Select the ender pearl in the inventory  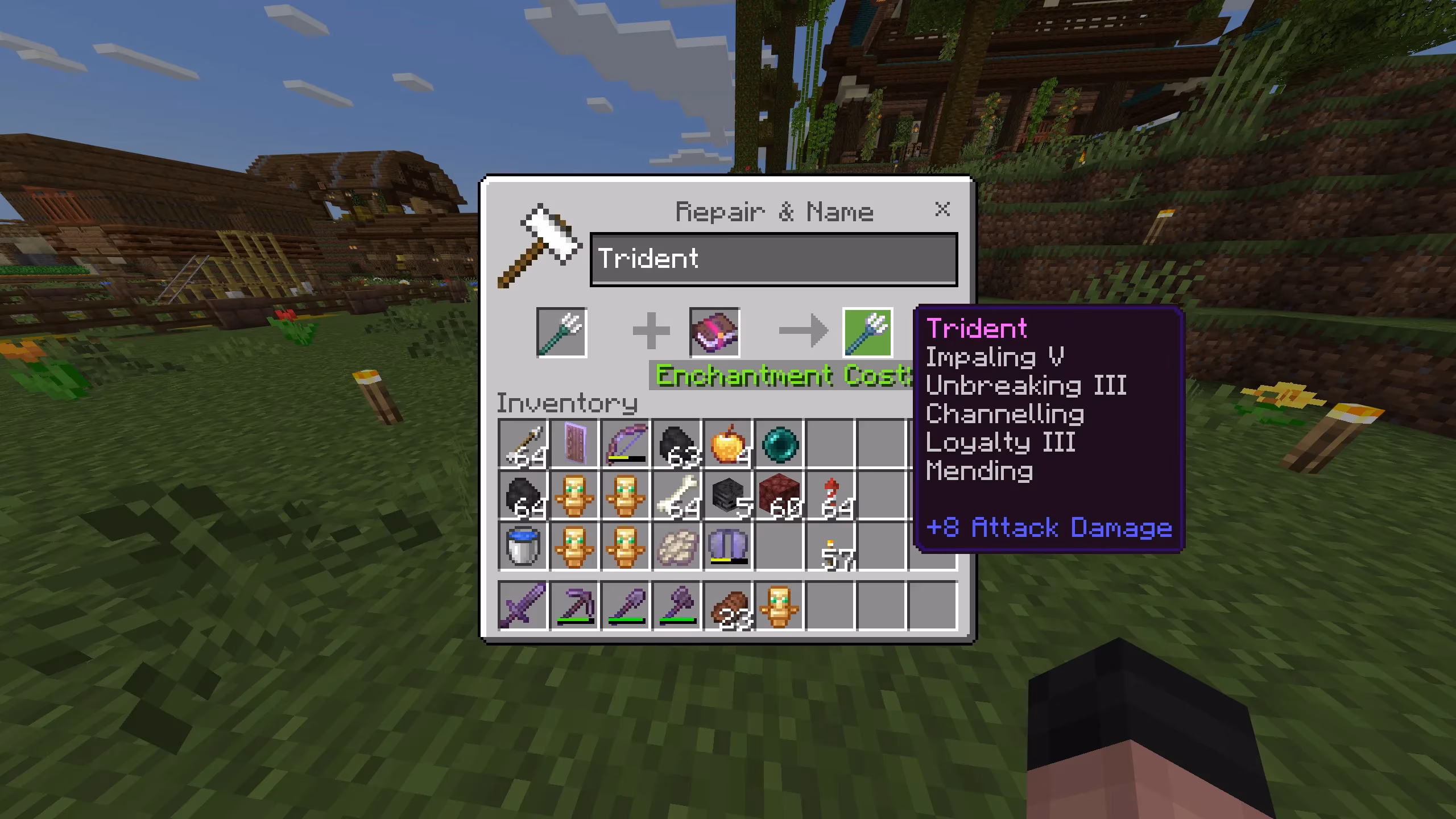click(x=780, y=445)
